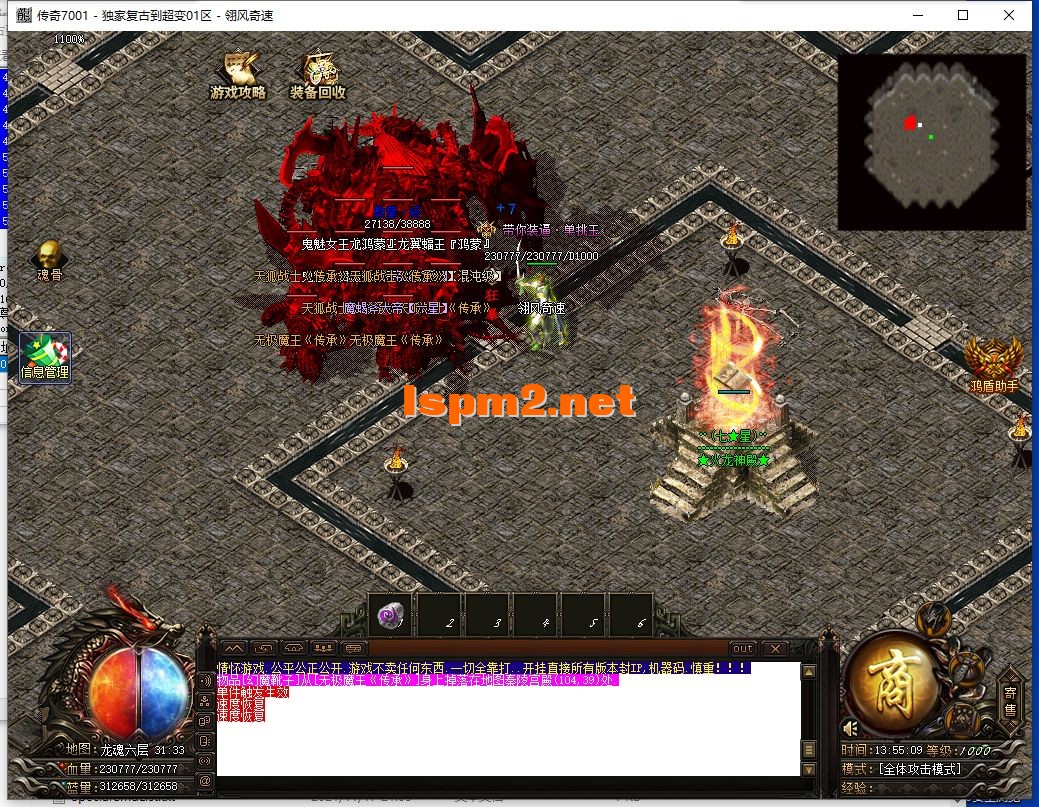Screen dimensions: 1039x807
Task: Click the @ chat channel button
Action: [x=205, y=781]
